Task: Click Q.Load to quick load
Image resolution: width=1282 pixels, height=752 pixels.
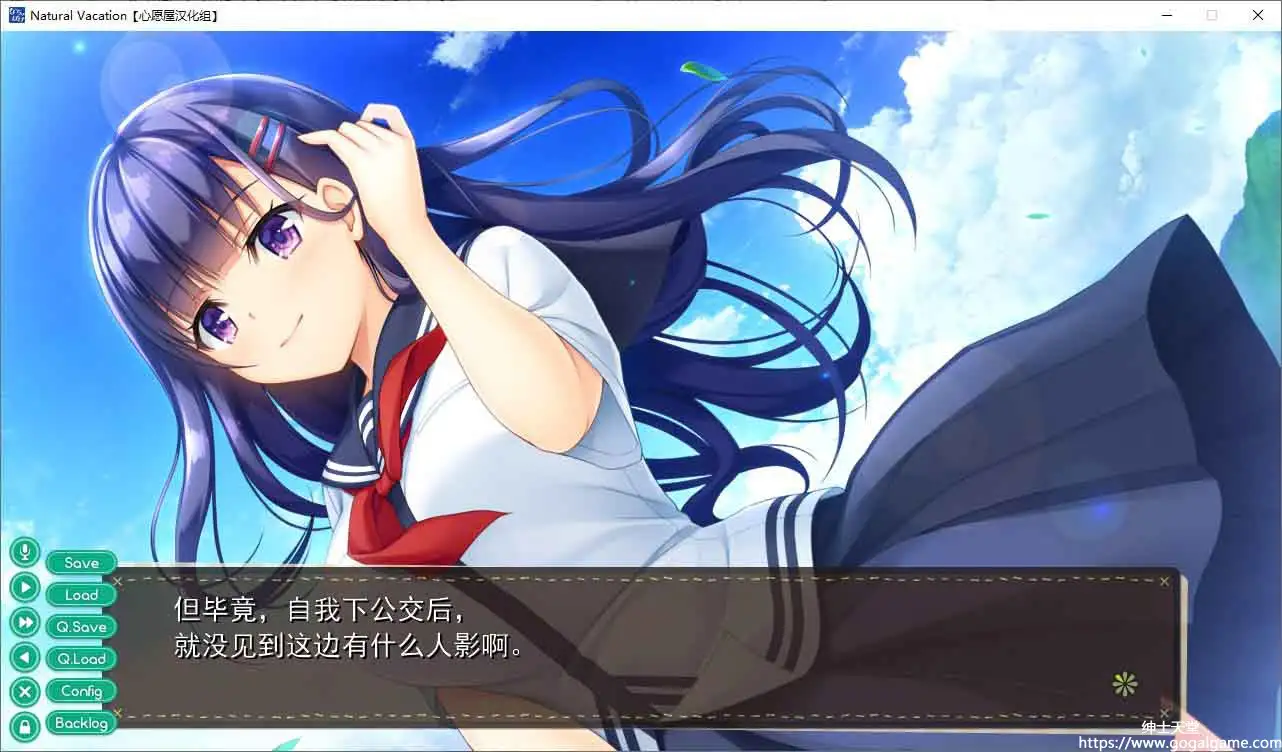Action: [80, 658]
